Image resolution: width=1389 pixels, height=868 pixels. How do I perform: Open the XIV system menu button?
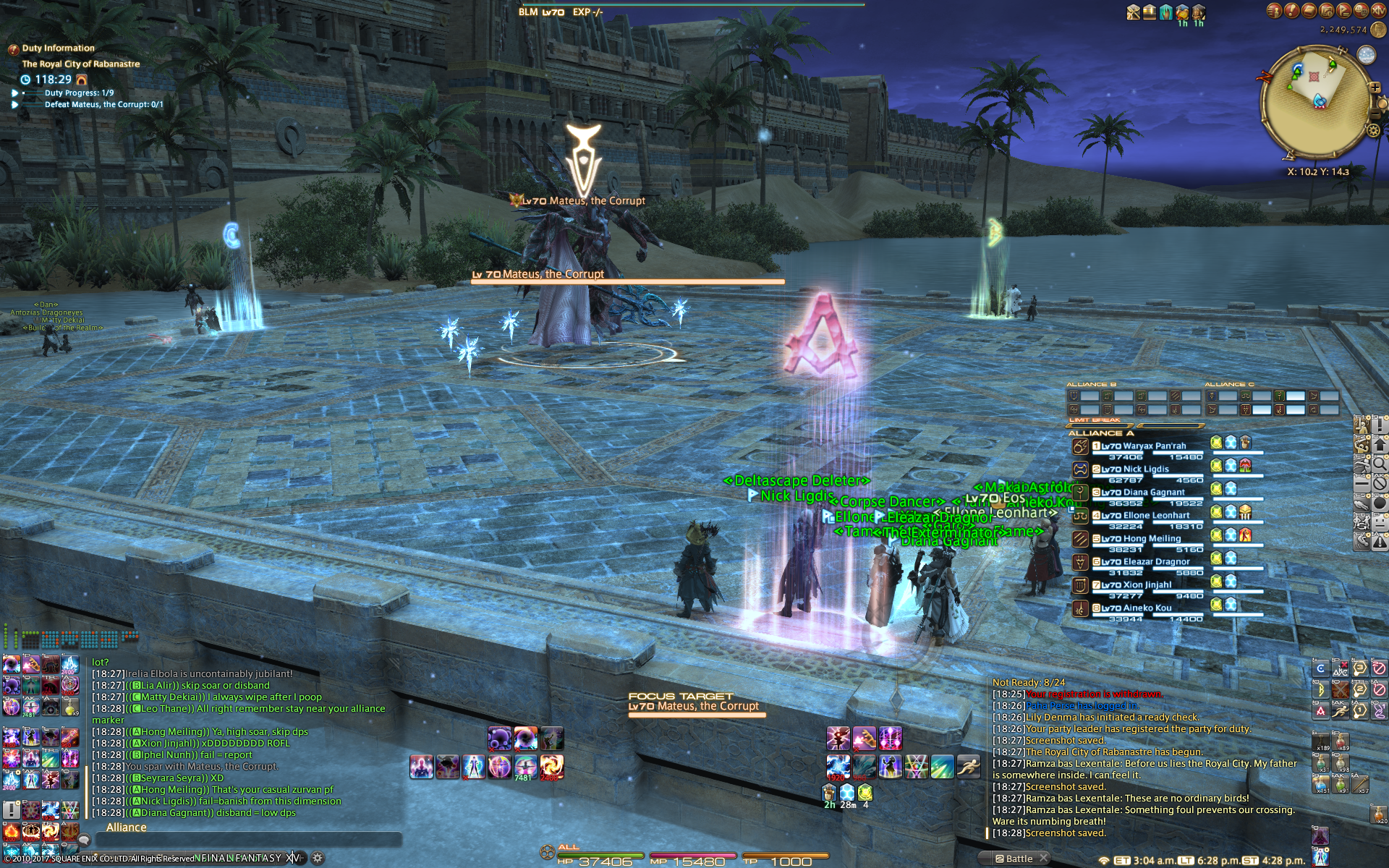1377,10
